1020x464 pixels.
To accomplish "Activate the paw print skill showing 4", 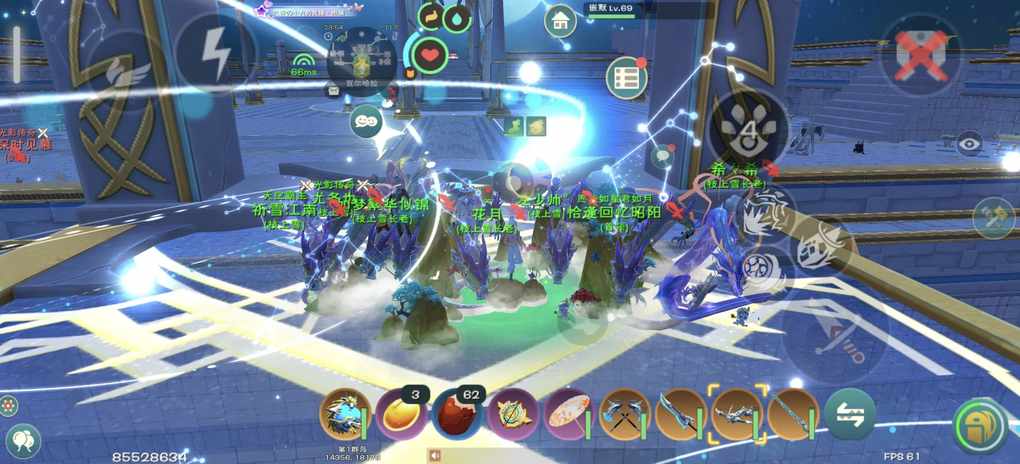I will [x=748, y=128].
